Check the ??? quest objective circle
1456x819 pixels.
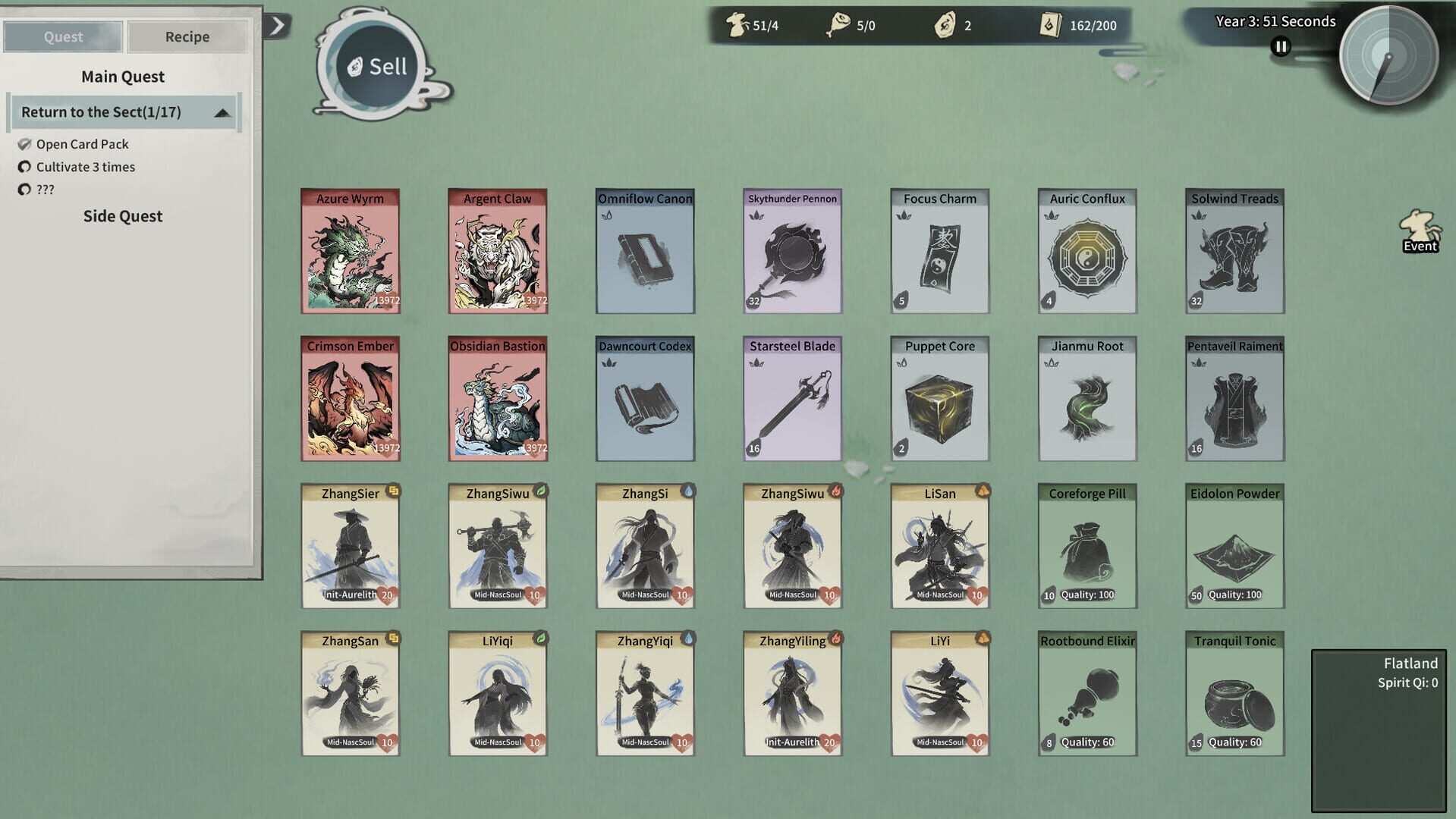pos(25,190)
